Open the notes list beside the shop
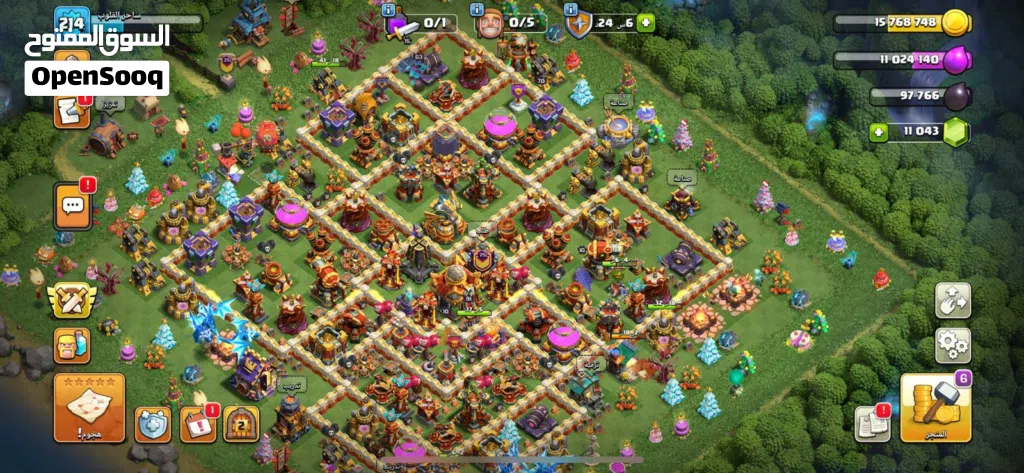The width and height of the screenshot is (1024, 473). tap(871, 424)
